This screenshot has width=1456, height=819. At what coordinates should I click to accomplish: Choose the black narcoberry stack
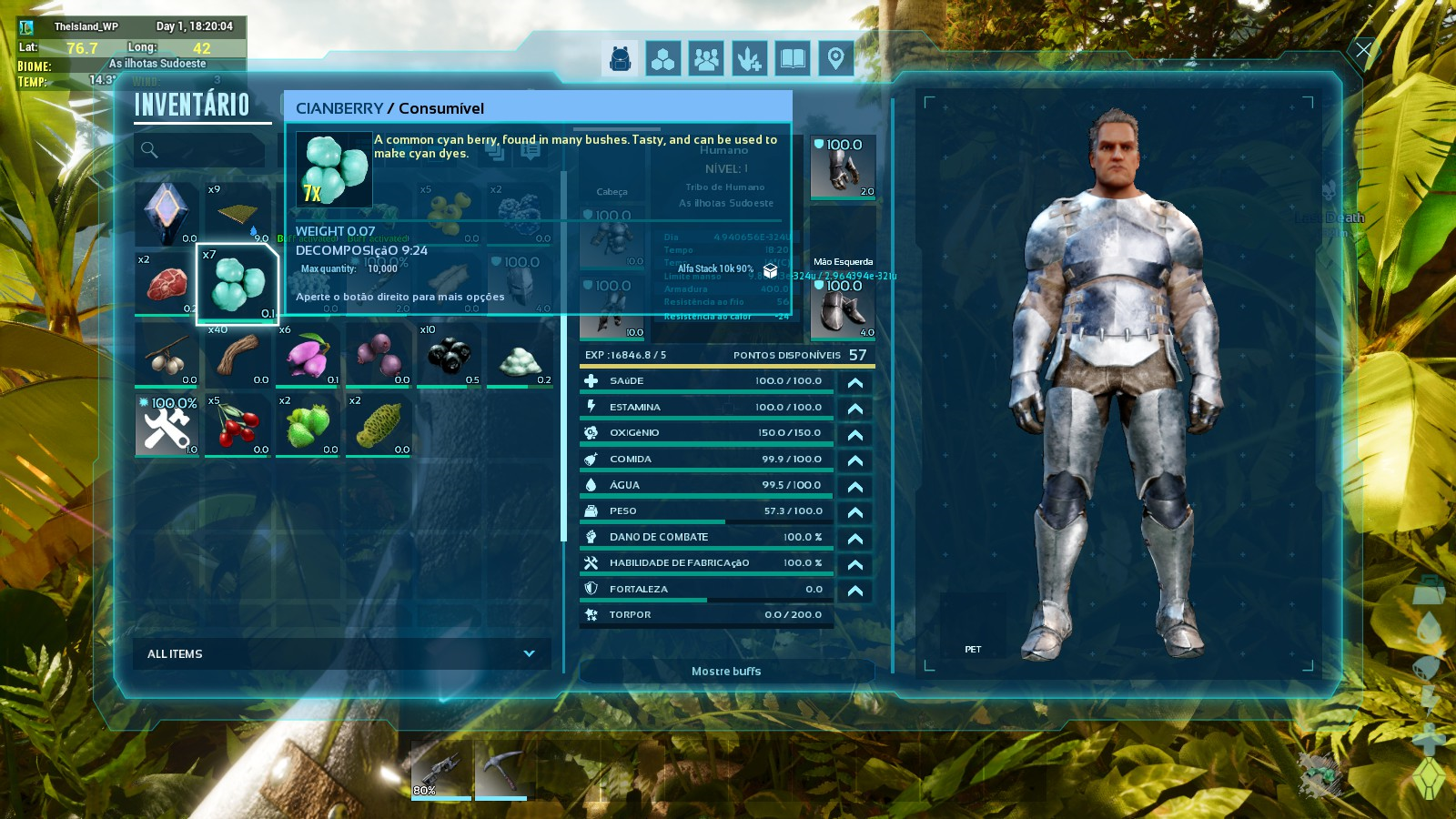[449, 354]
